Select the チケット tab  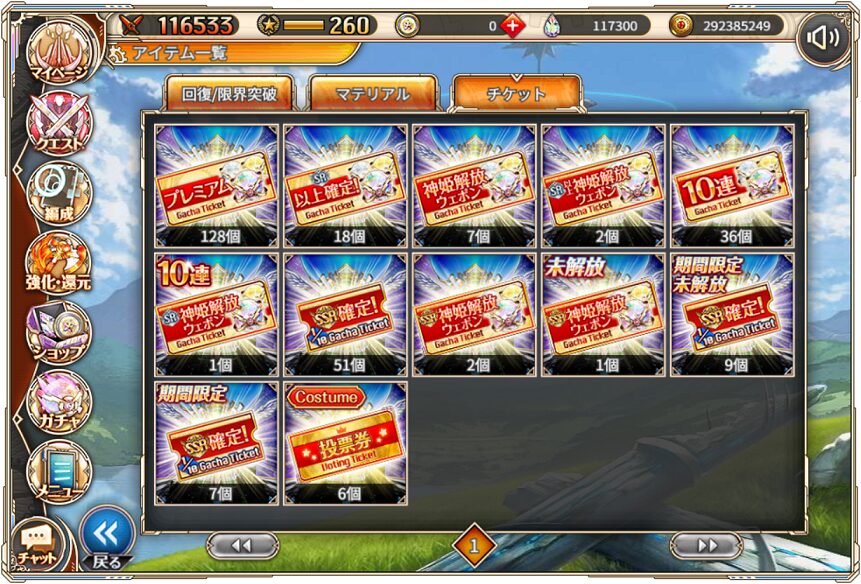[x=516, y=95]
